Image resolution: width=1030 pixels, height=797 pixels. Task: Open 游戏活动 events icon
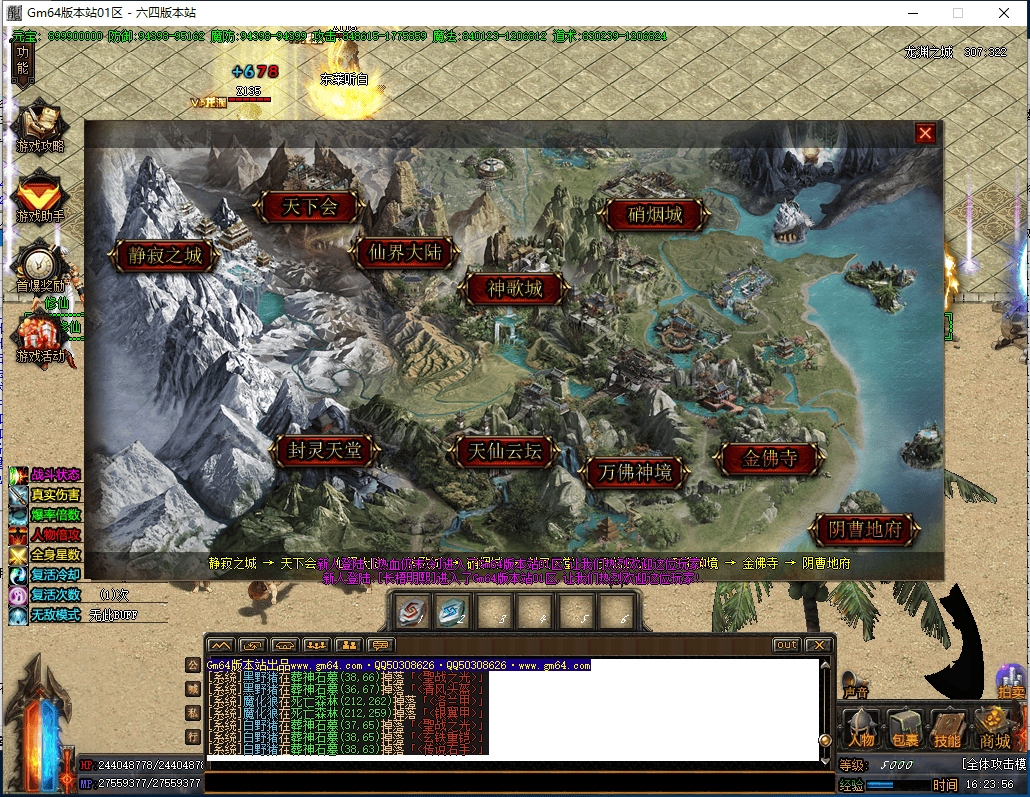click(x=39, y=337)
